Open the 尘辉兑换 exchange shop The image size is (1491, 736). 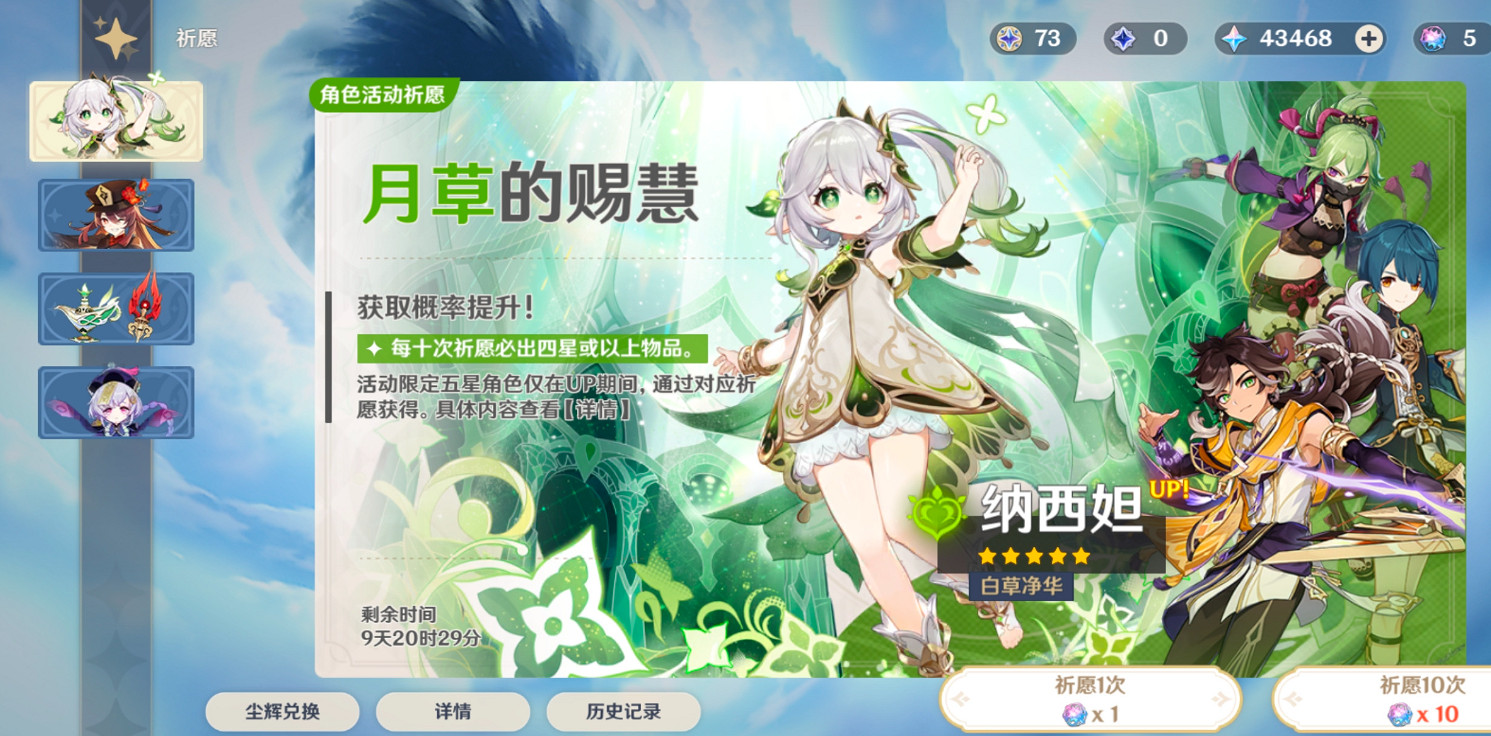281,711
